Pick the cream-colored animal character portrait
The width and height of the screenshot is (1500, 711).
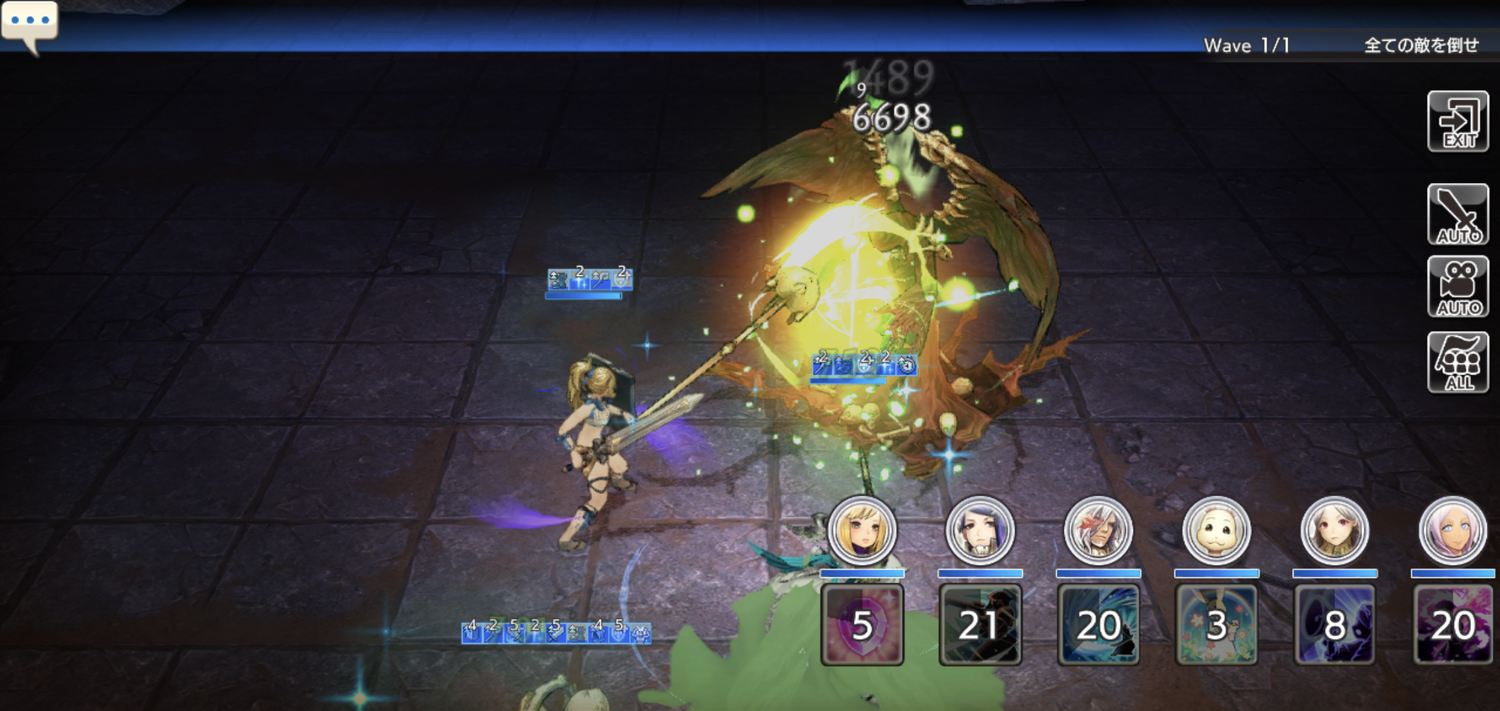(1216, 529)
